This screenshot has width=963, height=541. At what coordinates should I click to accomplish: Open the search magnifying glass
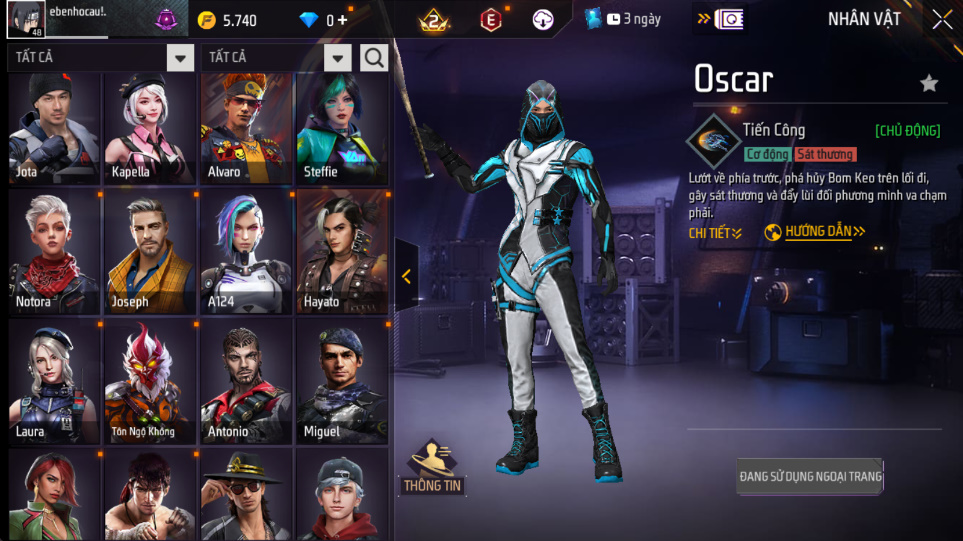[x=374, y=58]
